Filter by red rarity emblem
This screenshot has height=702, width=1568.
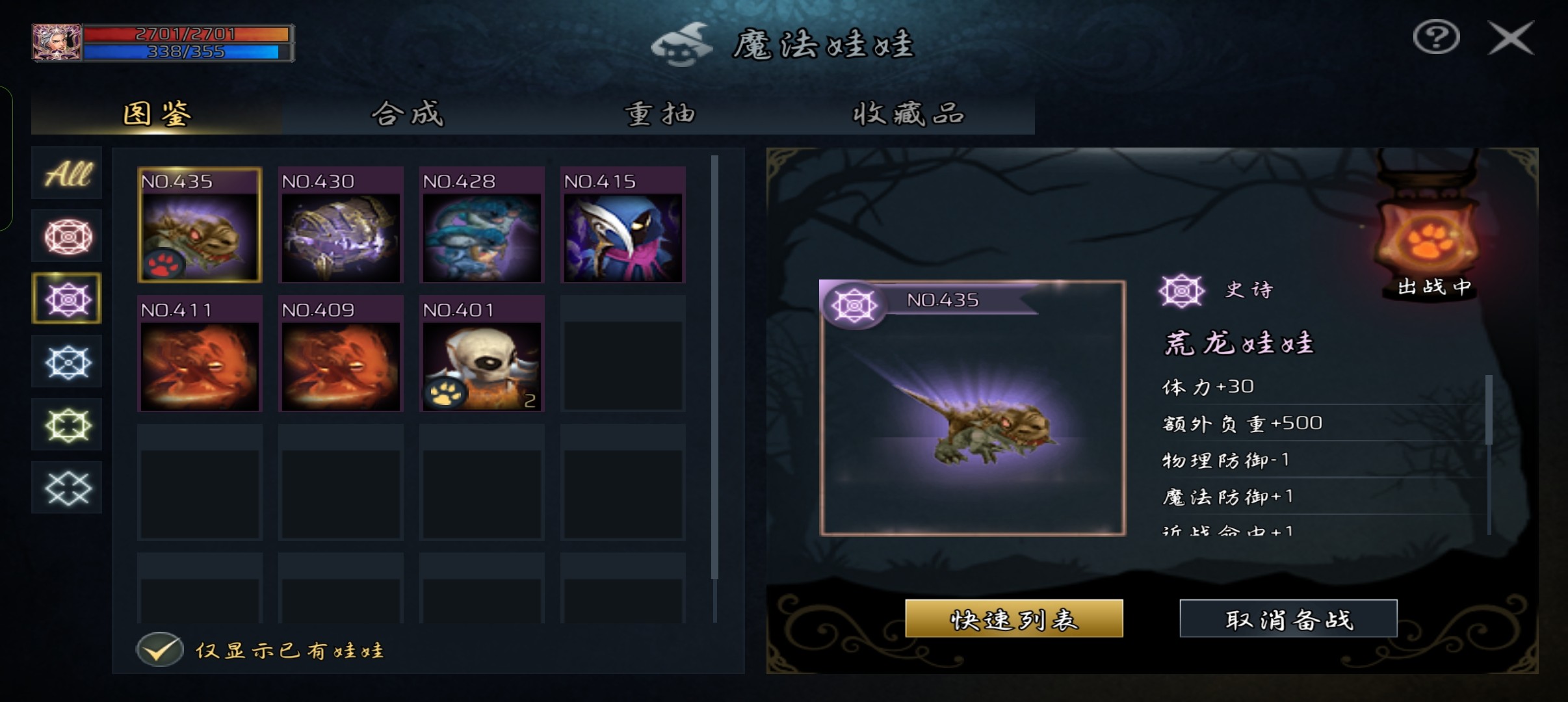[x=67, y=236]
